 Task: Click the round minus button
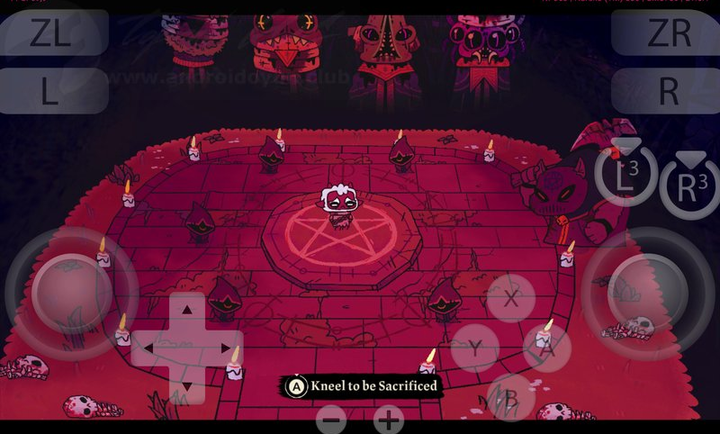pyautogui.click(x=332, y=420)
